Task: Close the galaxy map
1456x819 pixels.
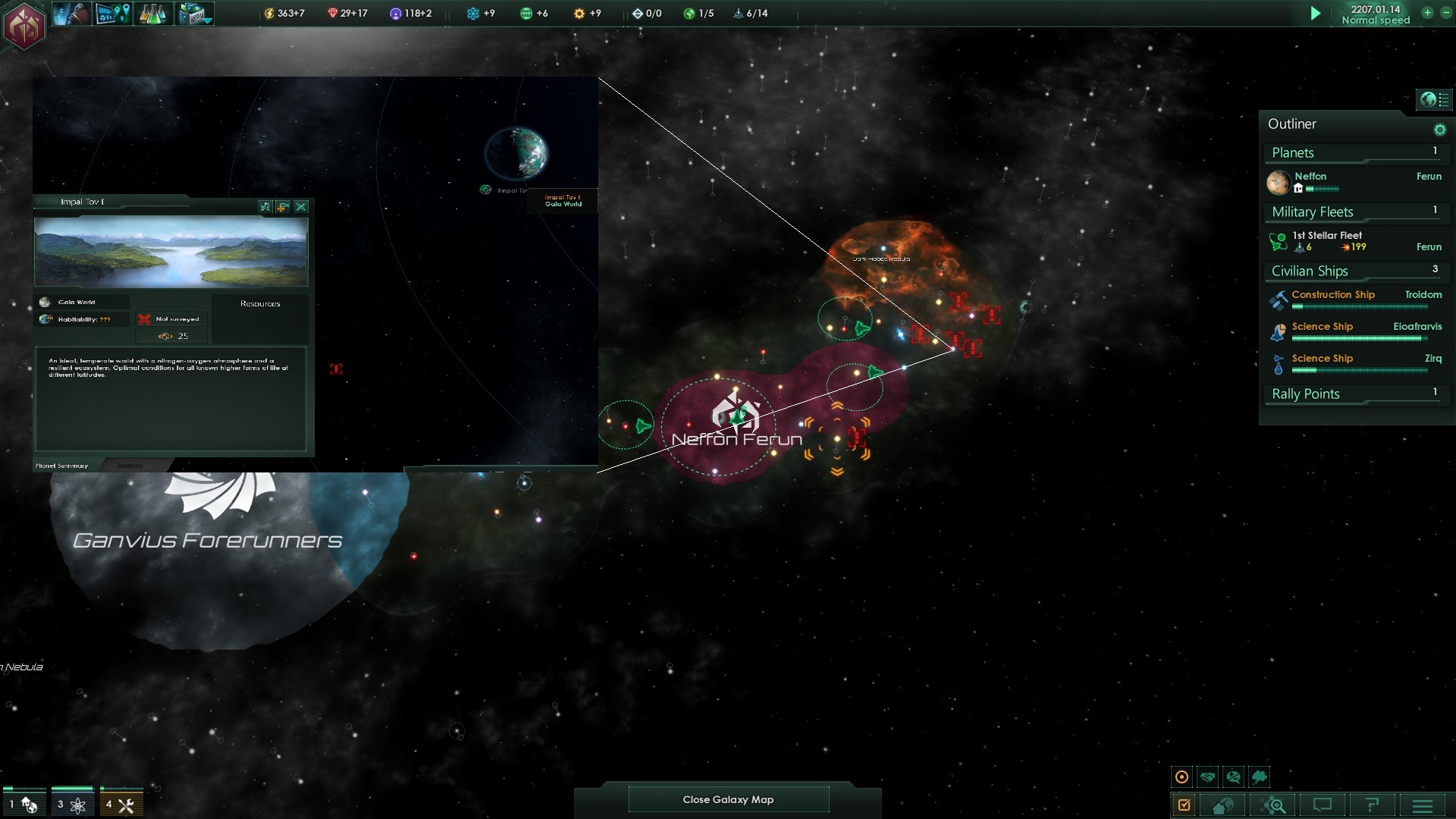Action: click(728, 799)
